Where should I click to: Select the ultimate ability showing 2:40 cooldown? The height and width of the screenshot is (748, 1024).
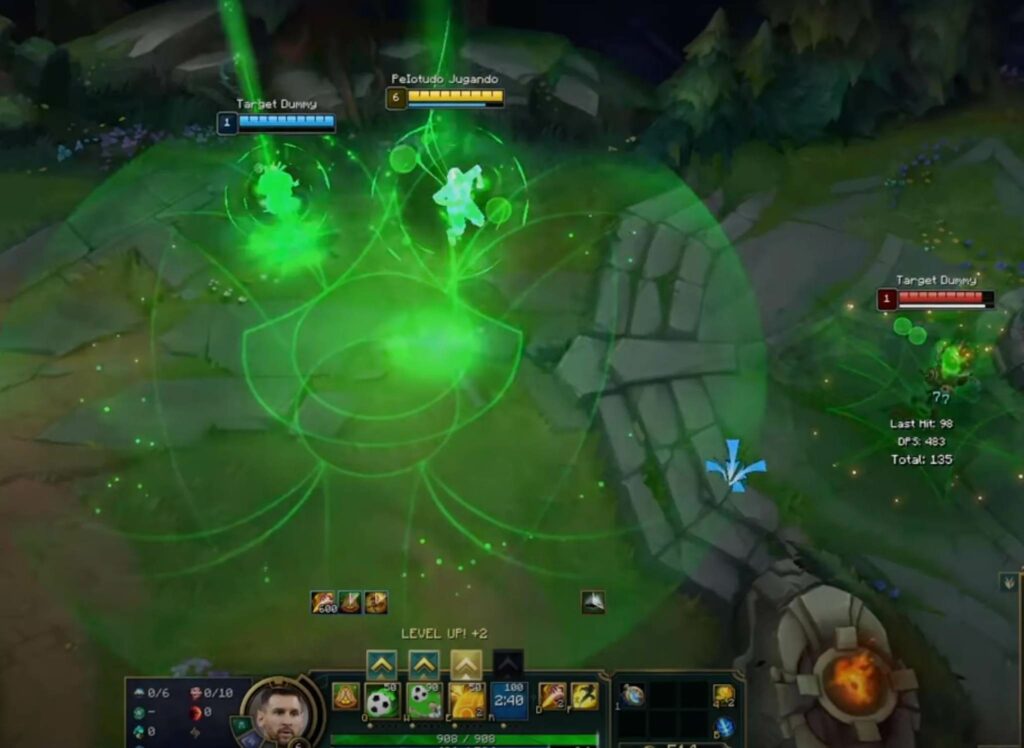509,699
